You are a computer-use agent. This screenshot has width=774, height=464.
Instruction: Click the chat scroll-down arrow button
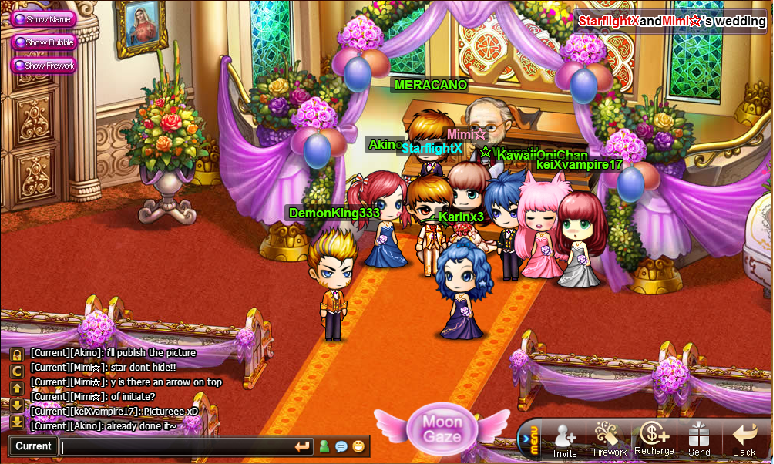coord(16,404)
